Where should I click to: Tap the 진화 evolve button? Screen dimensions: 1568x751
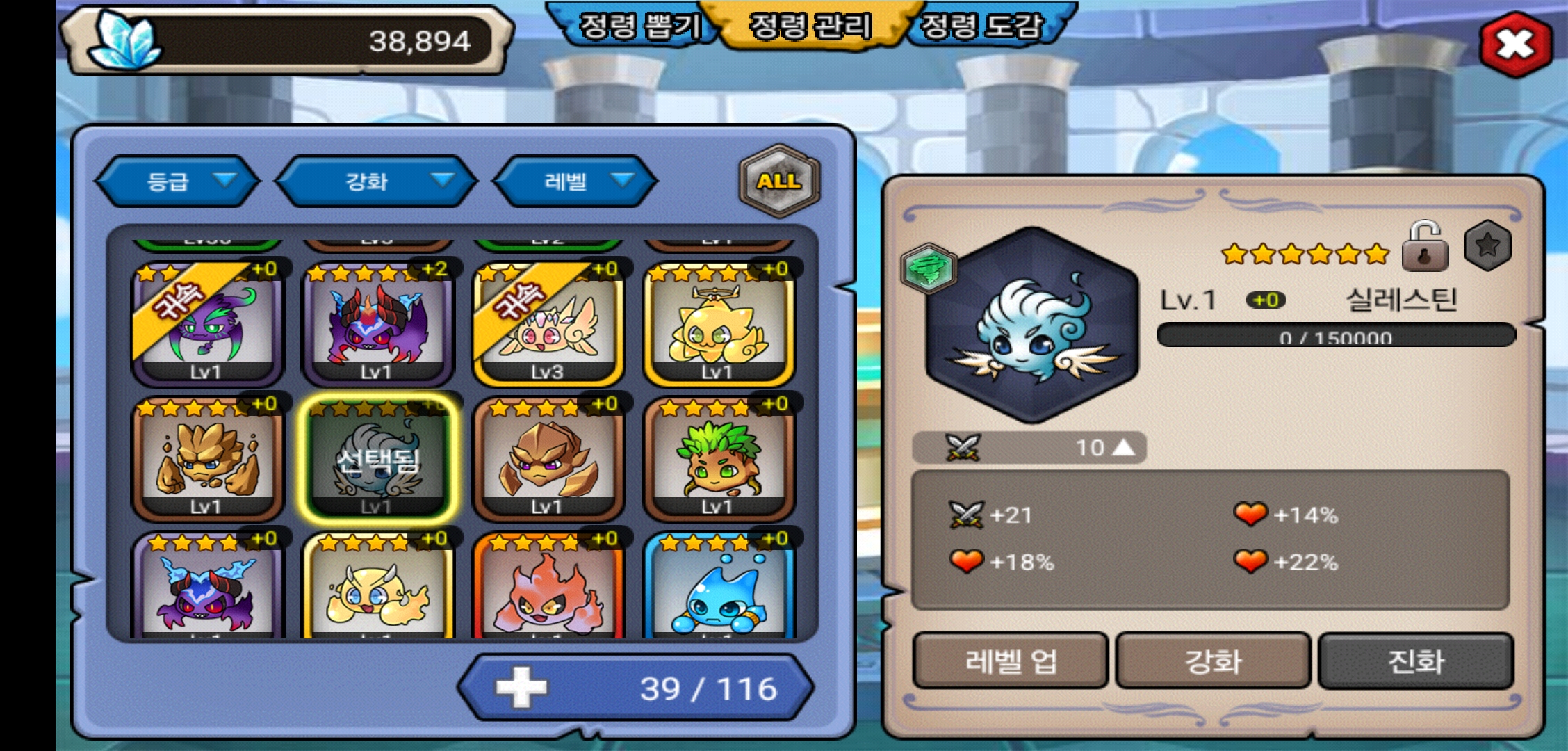coord(1416,661)
